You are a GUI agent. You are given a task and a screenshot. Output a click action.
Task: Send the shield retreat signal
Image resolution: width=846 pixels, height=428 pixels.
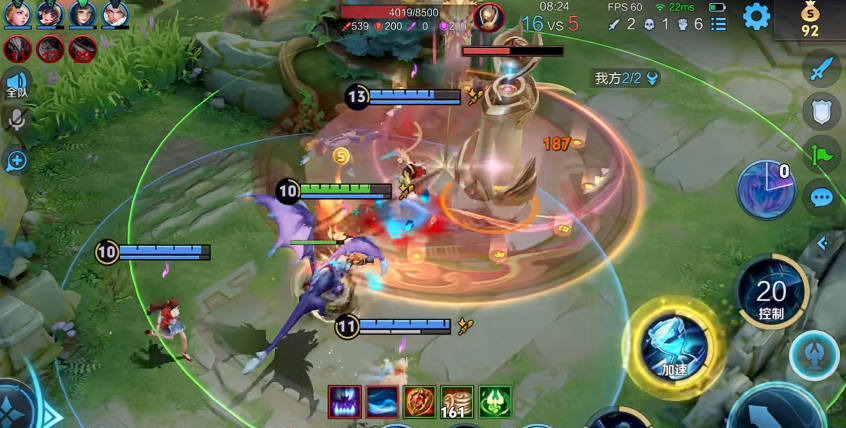(821, 112)
